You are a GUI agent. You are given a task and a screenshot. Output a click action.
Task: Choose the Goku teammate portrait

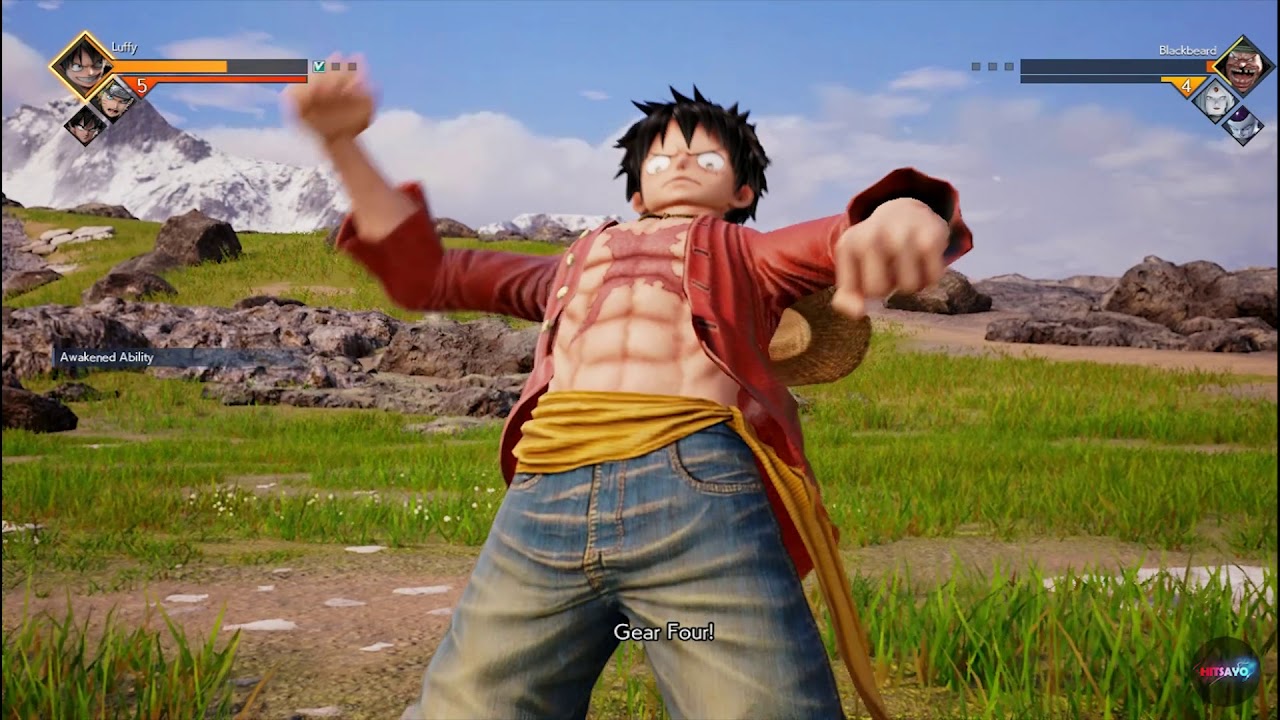[x=86, y=124]
